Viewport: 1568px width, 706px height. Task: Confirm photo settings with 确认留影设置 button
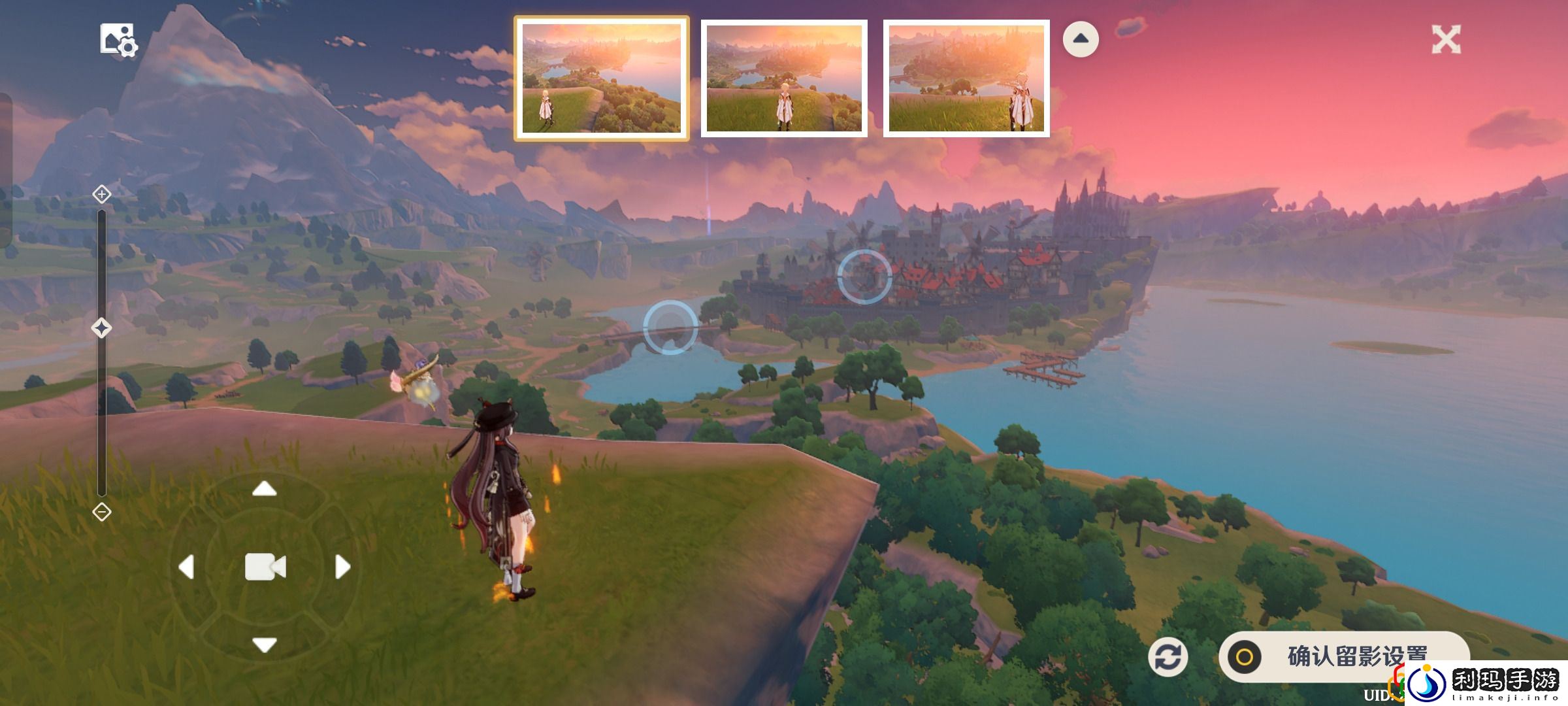1343,656
